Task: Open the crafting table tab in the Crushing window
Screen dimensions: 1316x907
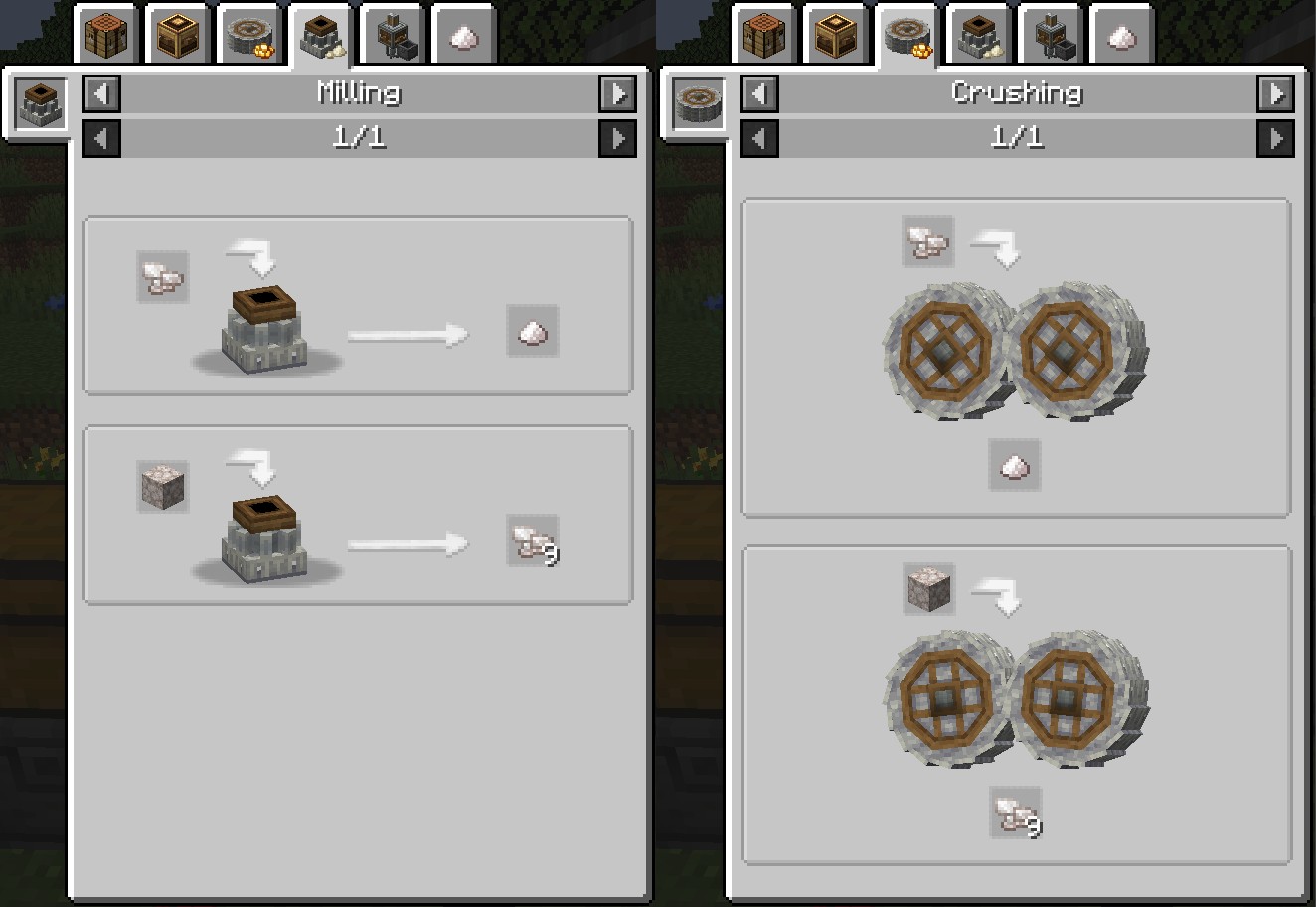Action: click(x=763, y=37)
